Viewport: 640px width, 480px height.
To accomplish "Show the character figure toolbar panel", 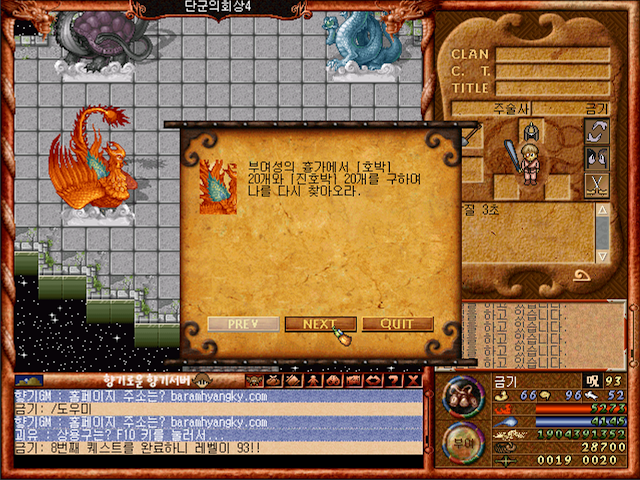I will coord(312,380).
